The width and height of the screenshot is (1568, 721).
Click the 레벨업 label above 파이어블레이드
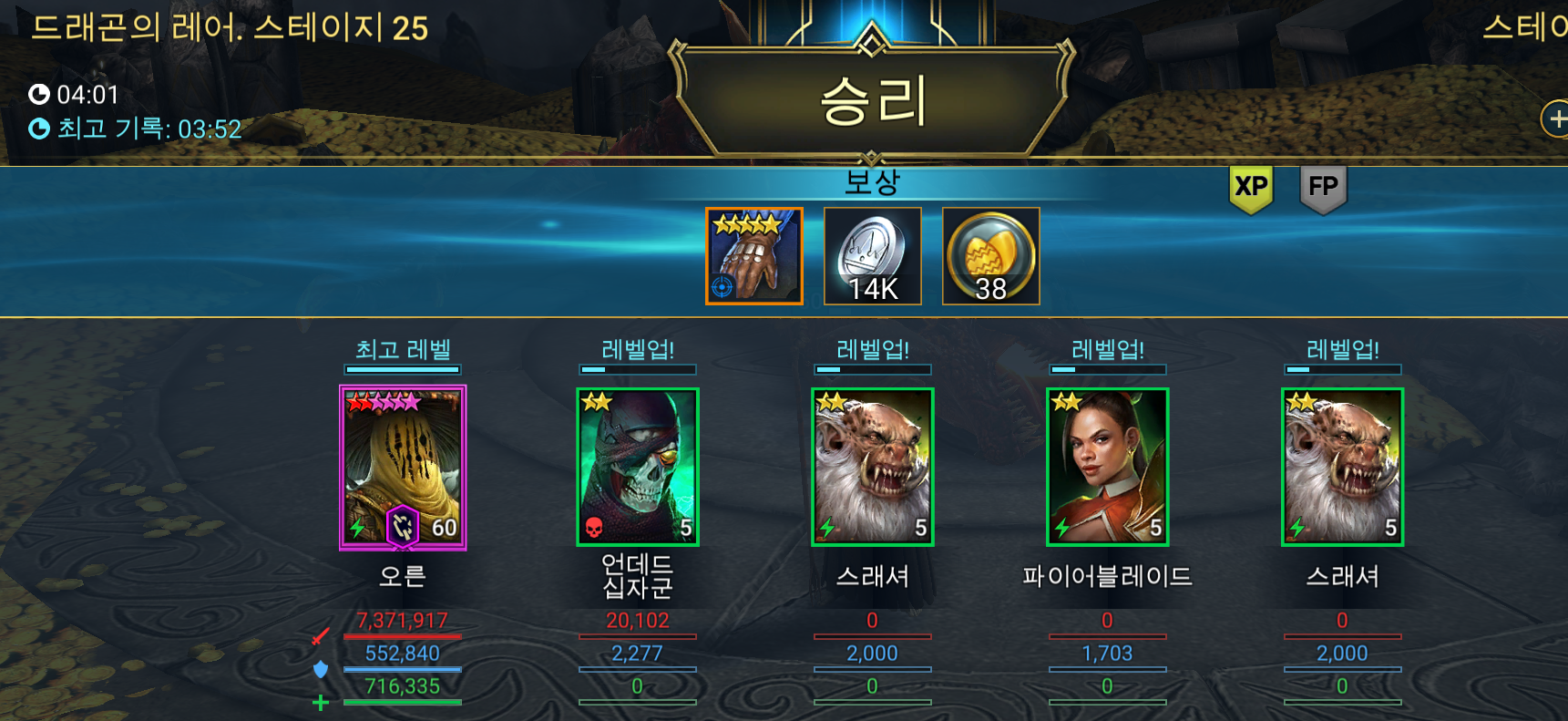click(1107, 348)
